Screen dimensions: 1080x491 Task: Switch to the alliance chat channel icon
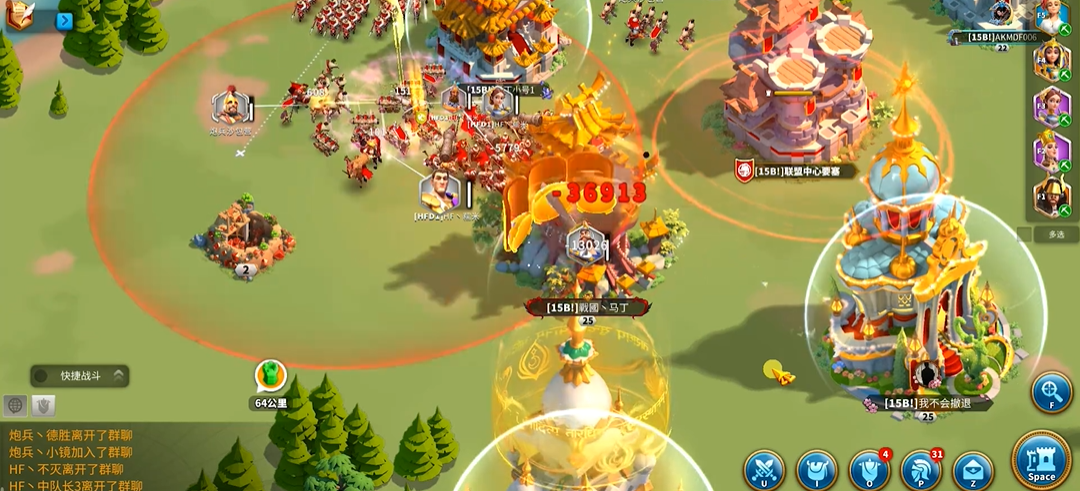click(44, 405)
